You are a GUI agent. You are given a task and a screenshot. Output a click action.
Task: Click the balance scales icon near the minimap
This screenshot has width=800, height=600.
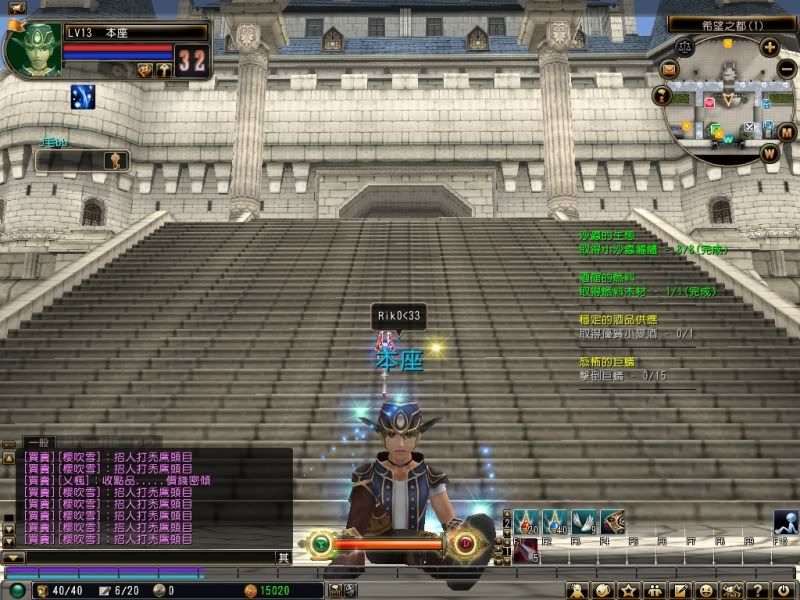tap(685, 45)
